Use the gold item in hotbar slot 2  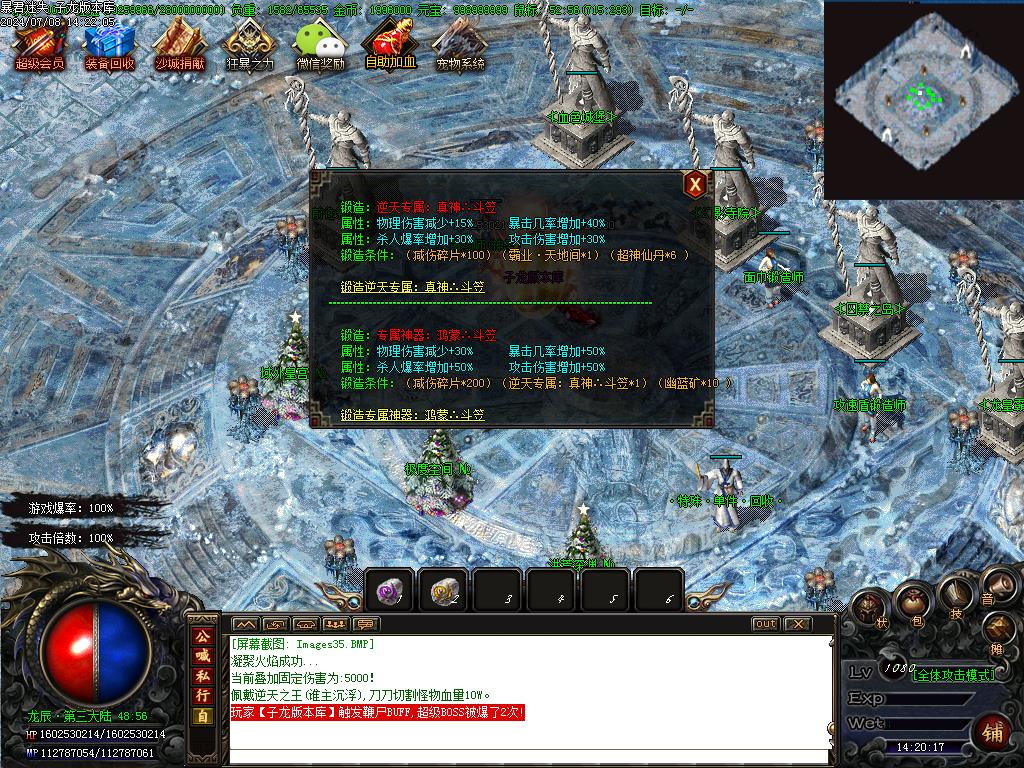click(443, 590)
